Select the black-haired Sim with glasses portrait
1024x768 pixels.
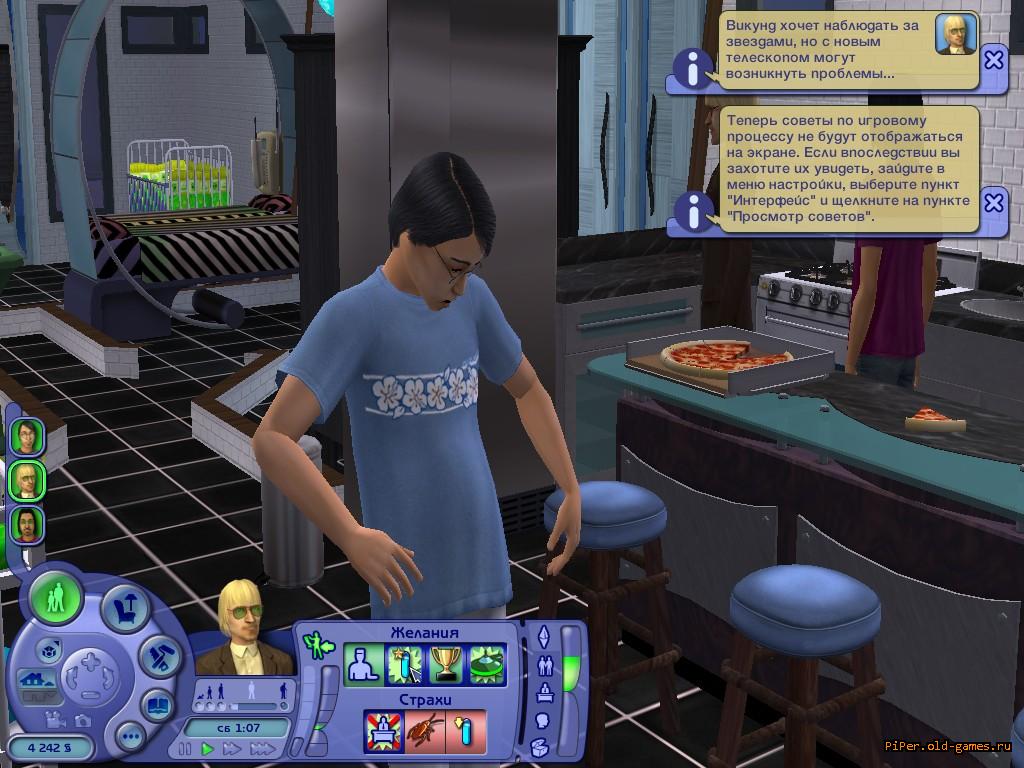tap(27, 437)
